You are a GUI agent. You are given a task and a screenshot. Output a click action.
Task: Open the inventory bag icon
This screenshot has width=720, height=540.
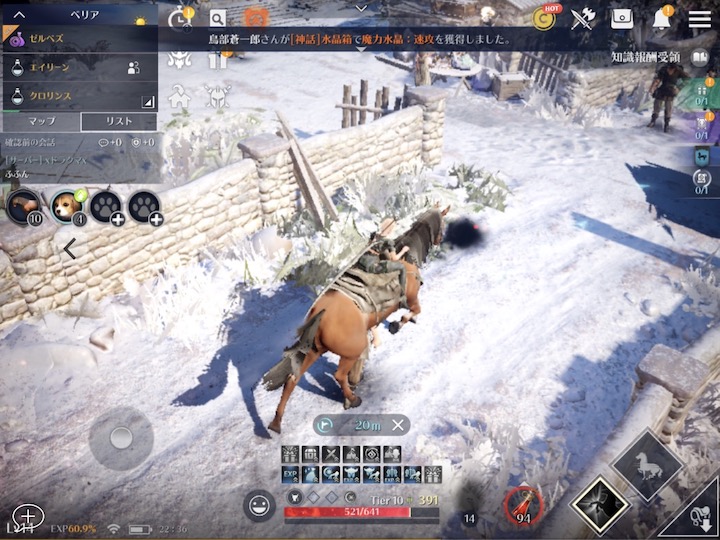623,19
